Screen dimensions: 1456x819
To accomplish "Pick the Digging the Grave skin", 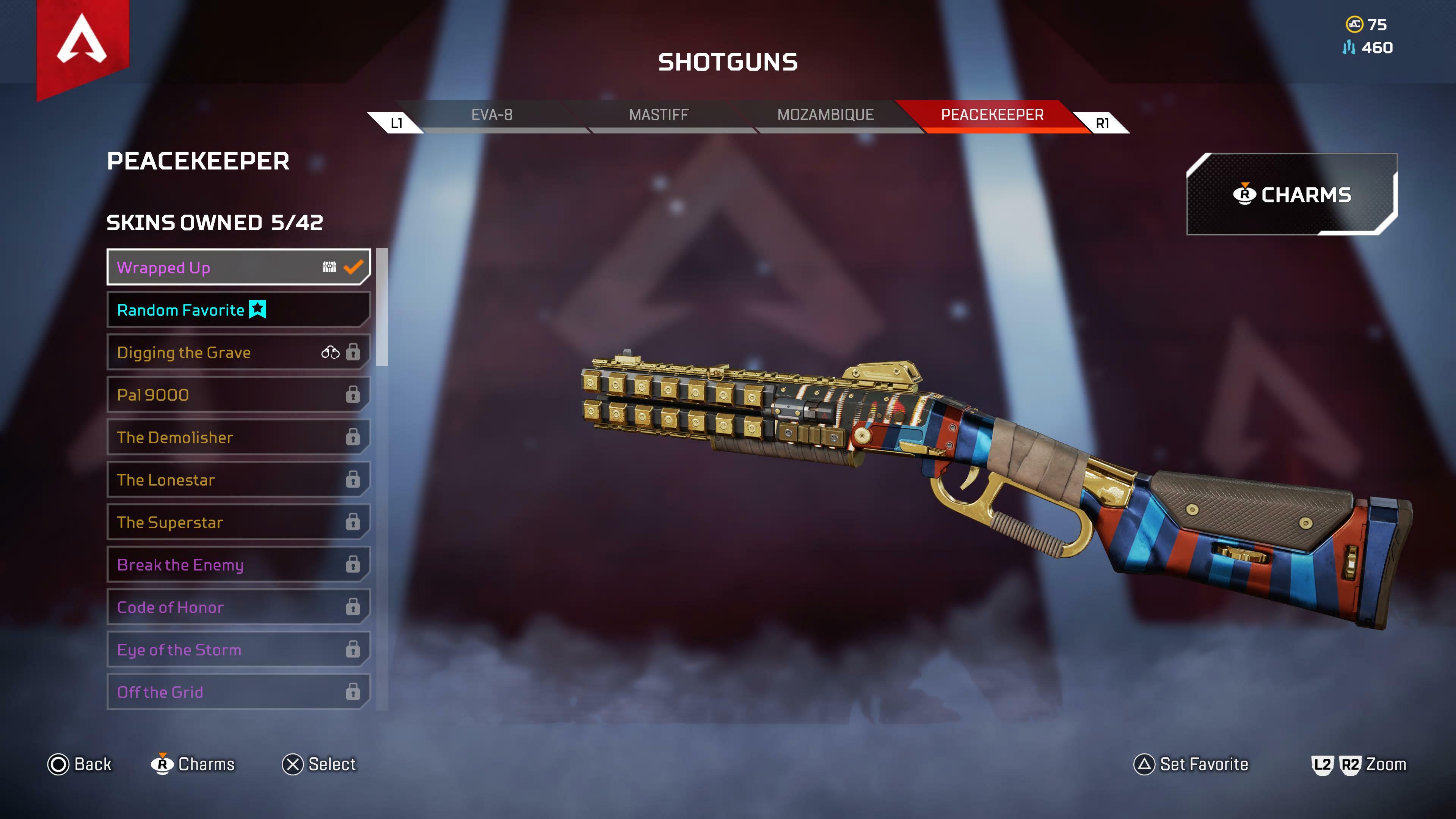I will point(238,352).
